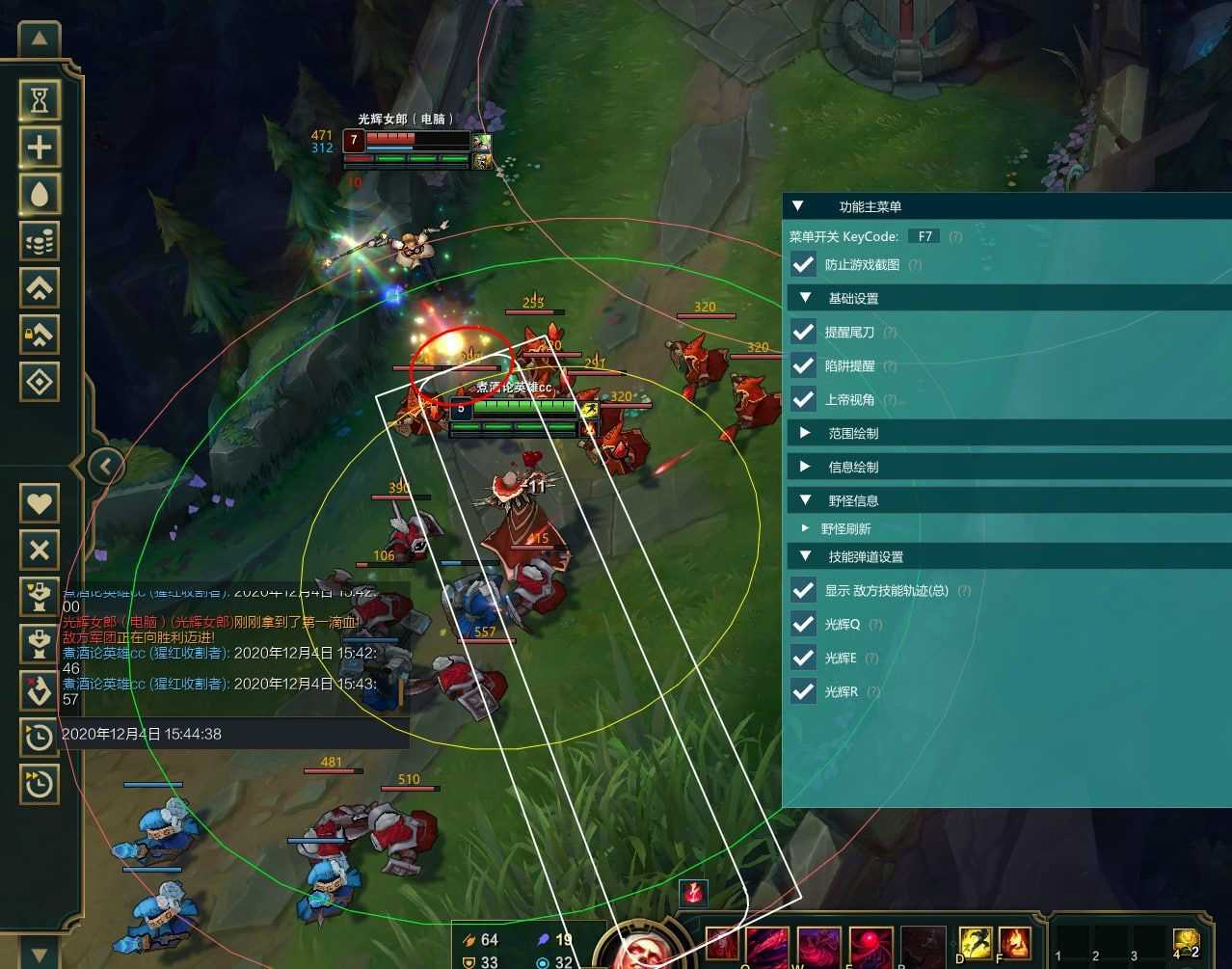Activate the Flash summoner spell

976,942
